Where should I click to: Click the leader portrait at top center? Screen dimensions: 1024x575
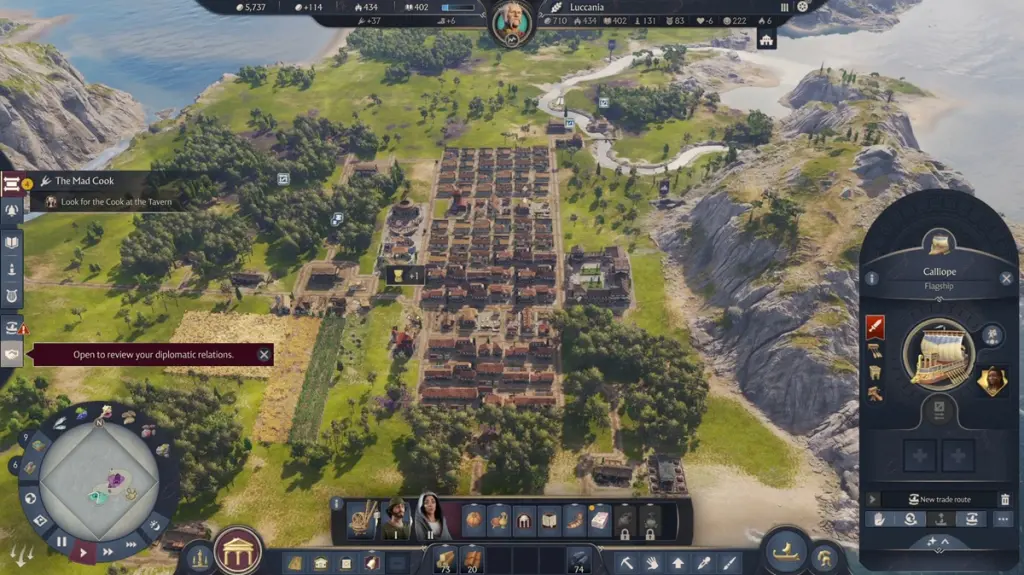[x=511, y=20]
